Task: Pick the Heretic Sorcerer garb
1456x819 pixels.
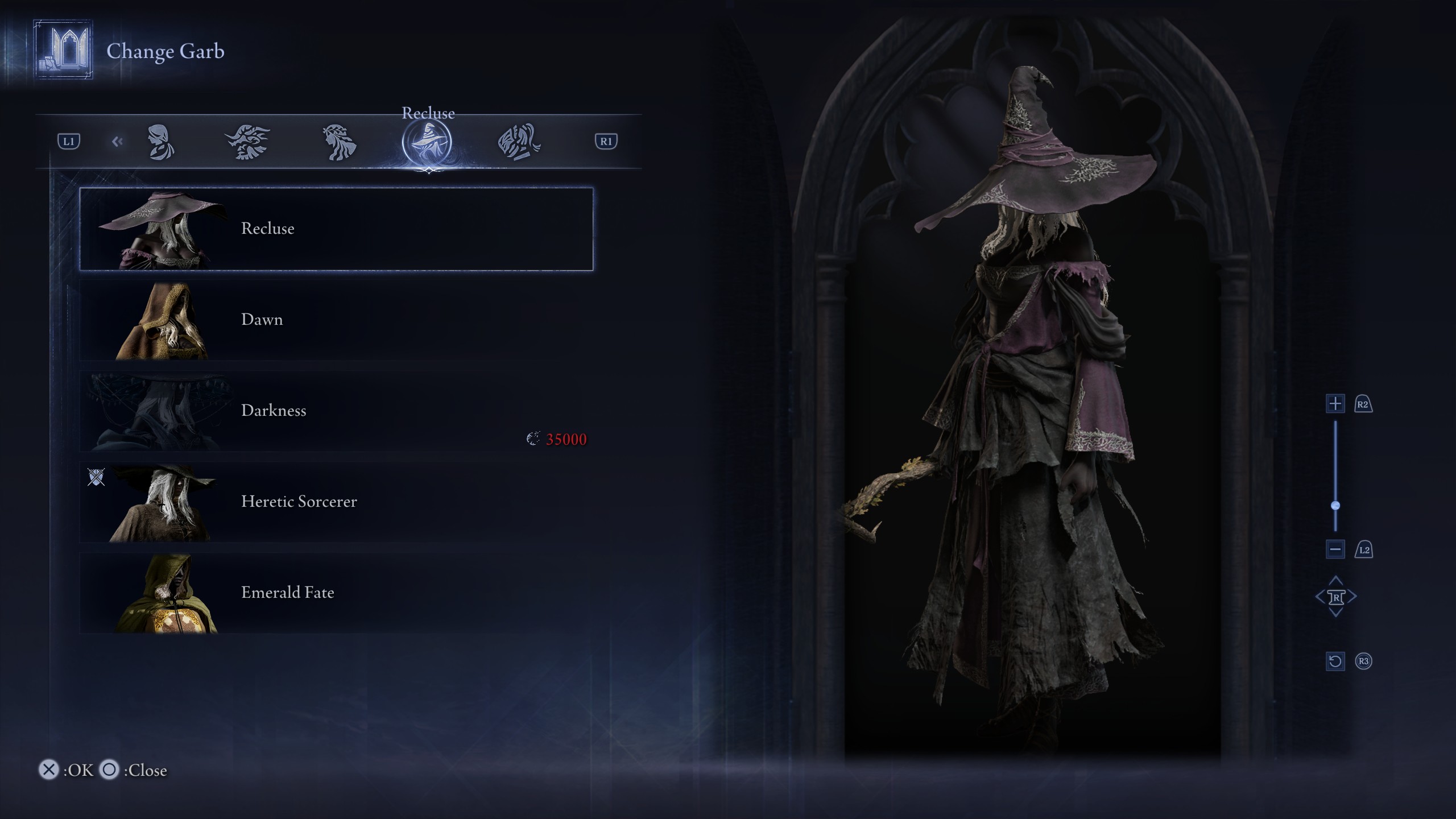Action: [x=336, y=502]
